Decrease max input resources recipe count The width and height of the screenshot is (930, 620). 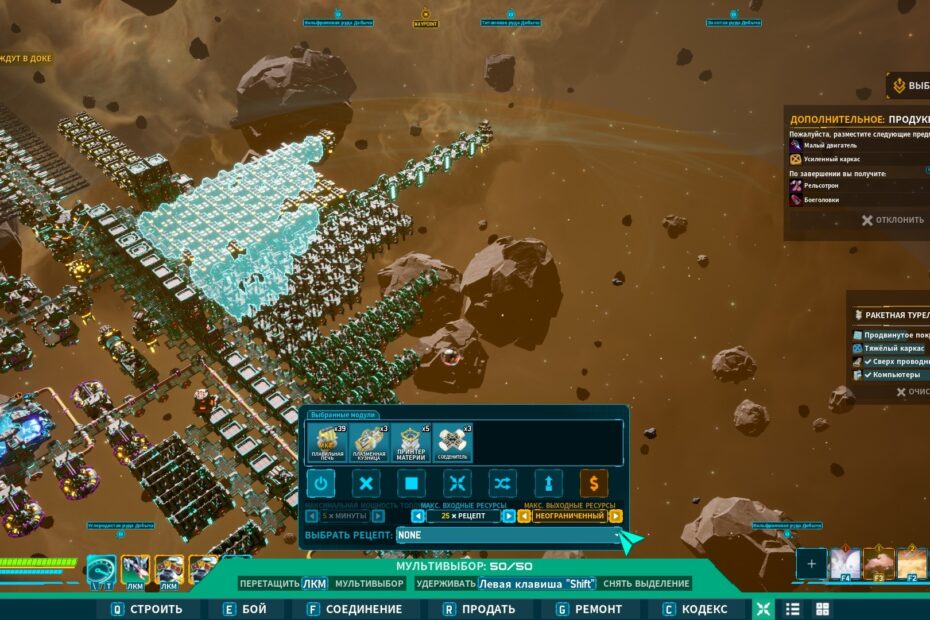click(x=418, y=516)
